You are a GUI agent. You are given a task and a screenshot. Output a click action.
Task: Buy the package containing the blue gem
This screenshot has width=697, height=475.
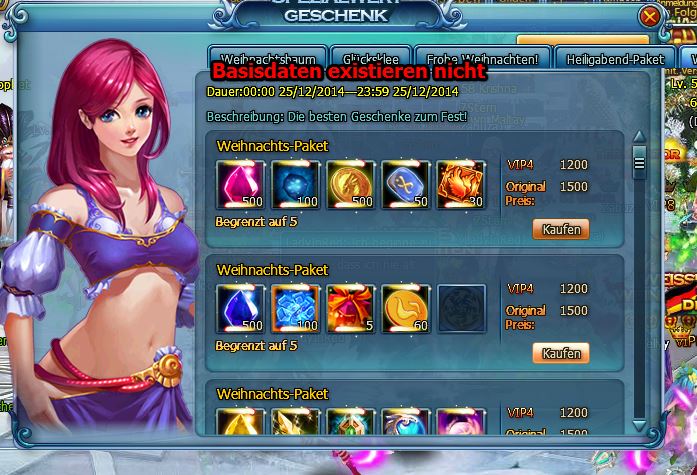(560, 353)
